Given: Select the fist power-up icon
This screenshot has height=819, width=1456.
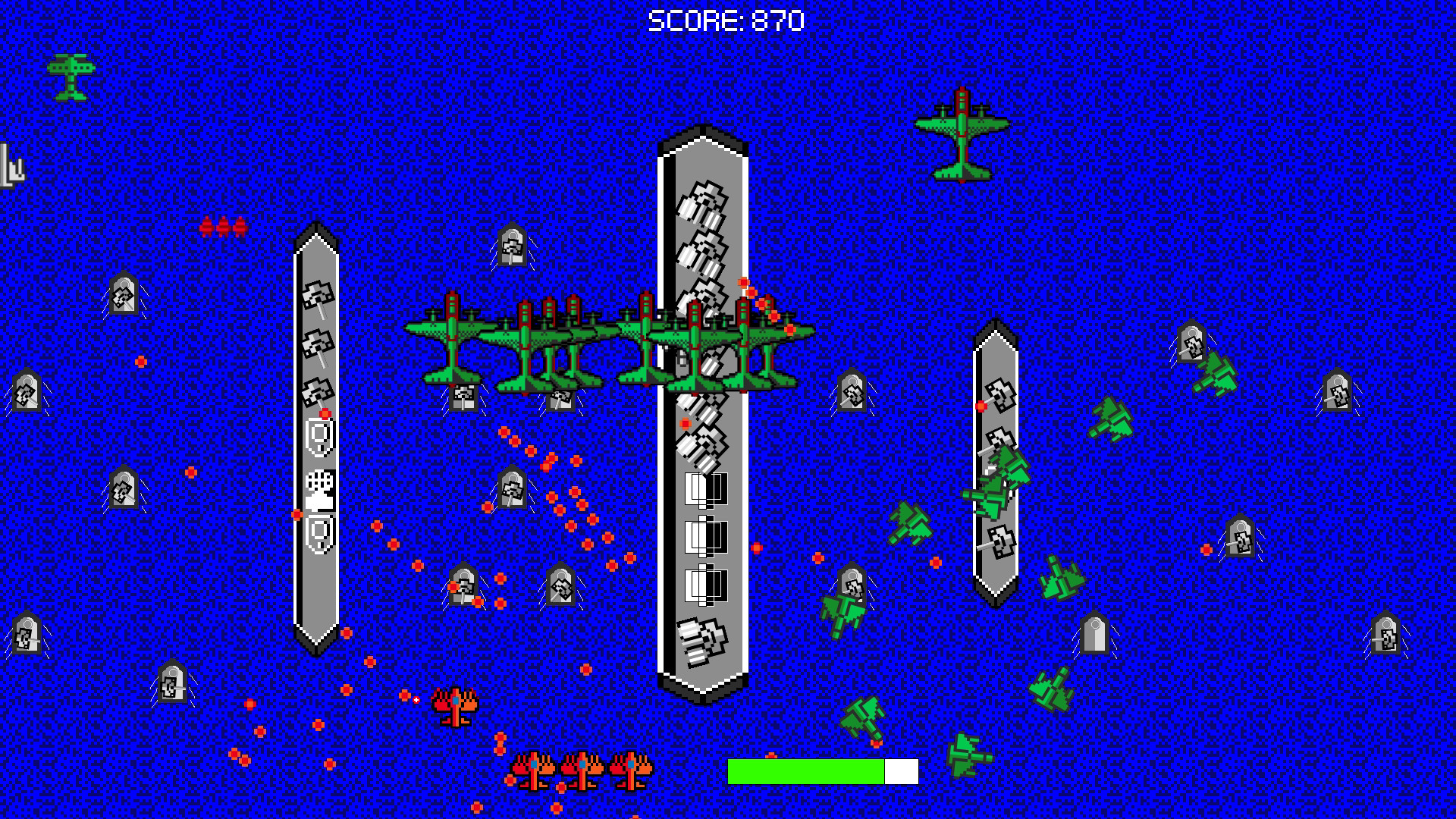Looking at the screenshot, I should (318, 489).
